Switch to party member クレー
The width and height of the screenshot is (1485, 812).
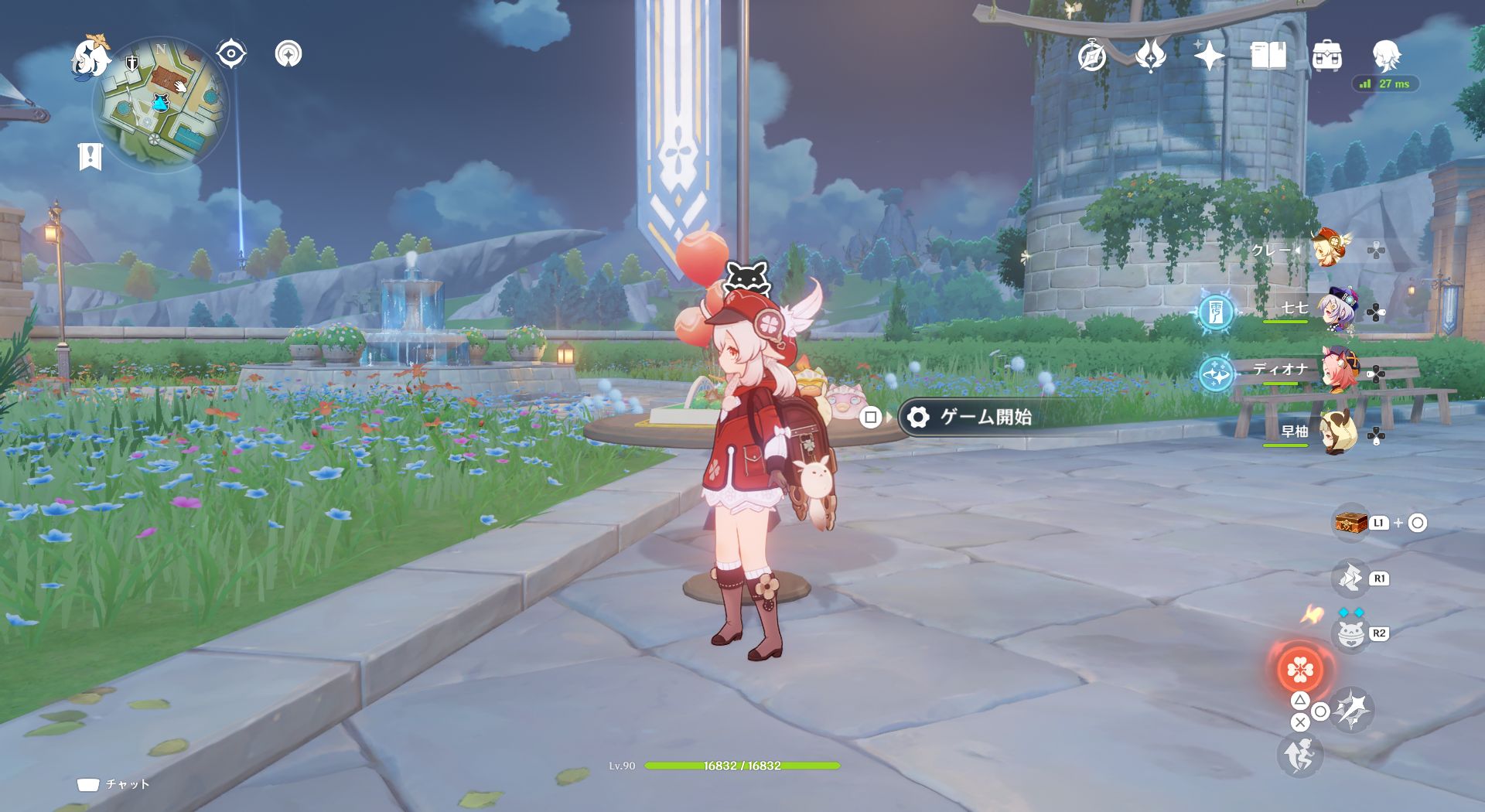[x=1330, y=249]
